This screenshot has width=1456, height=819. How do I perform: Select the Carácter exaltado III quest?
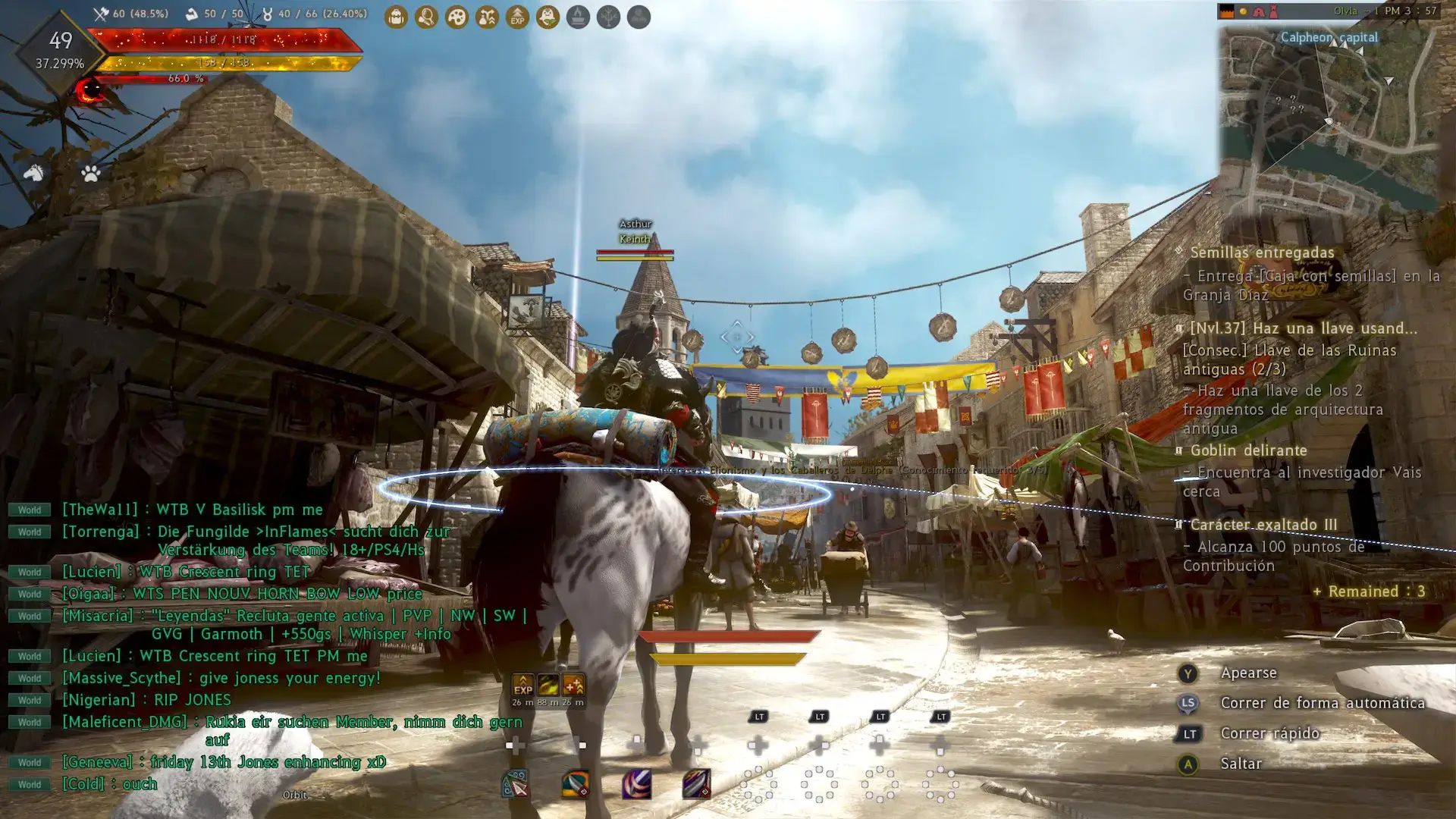[1263, 525]
